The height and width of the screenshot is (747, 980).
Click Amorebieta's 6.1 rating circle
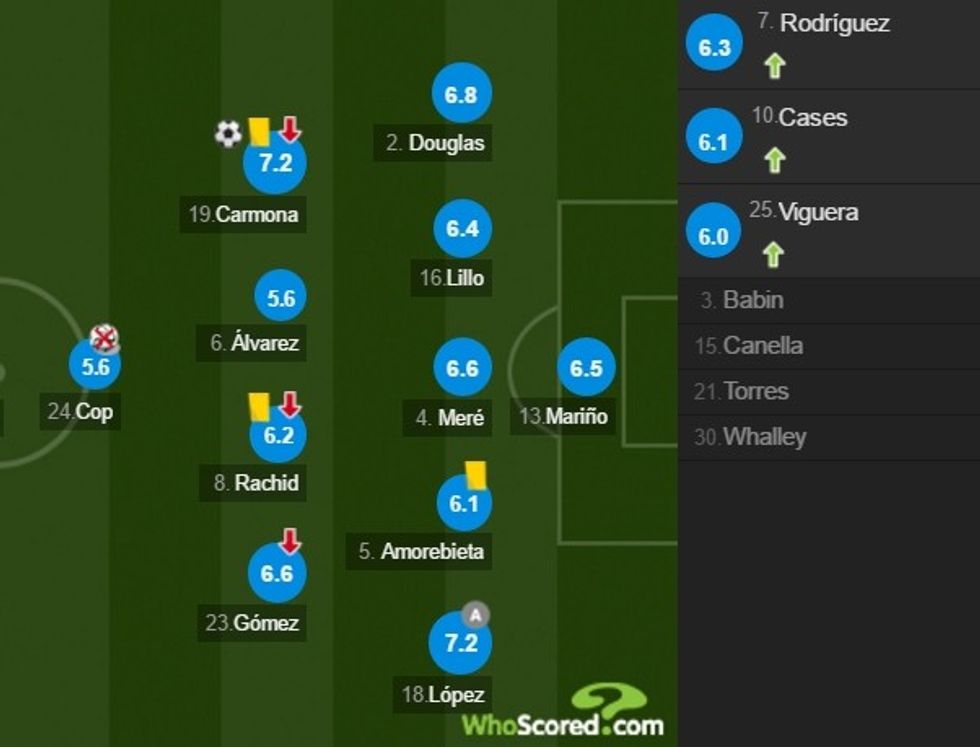coord(464,504)
